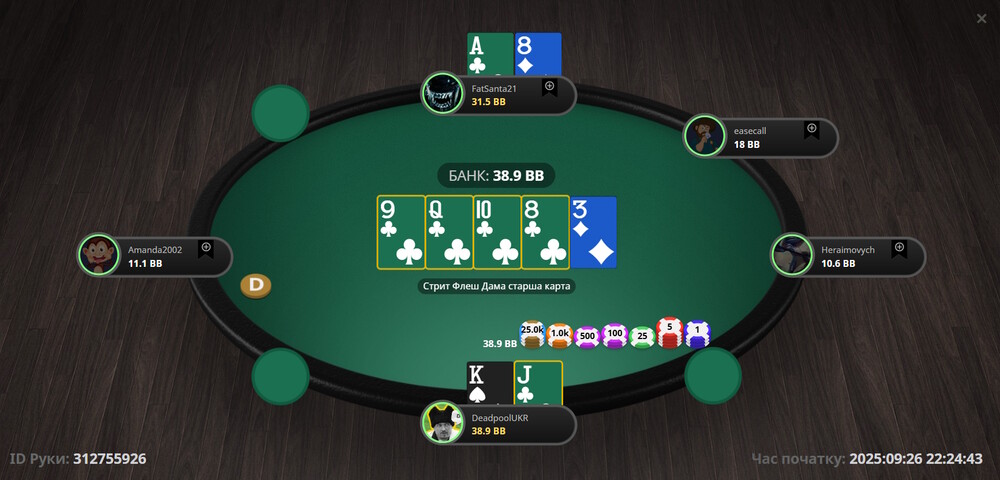Screen dimensions: 1000x480
Task: Click Amanda2002's monkey avatar
Action: (98, 255)
